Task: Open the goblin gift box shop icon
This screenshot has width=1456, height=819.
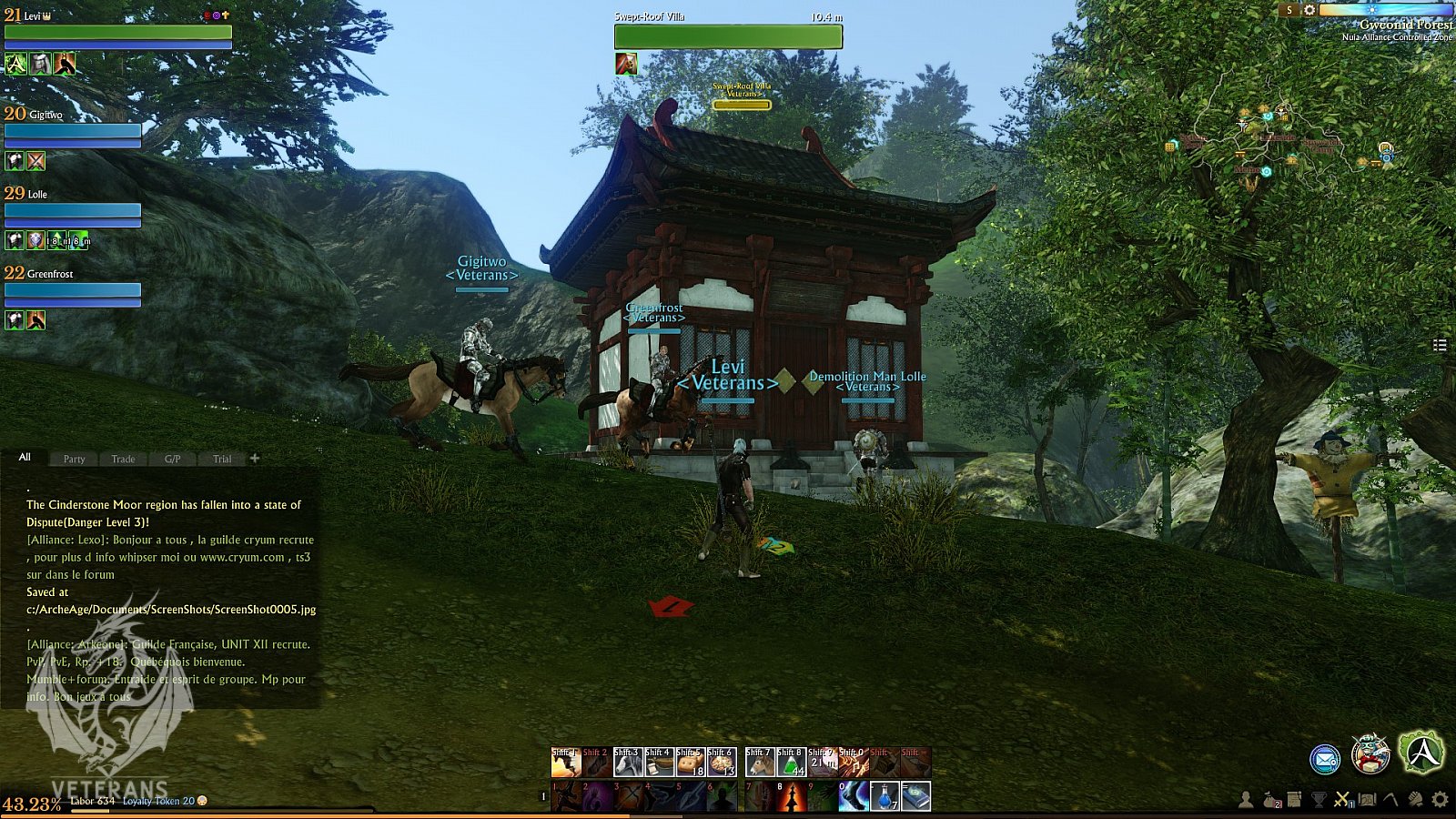Action: [1370, 753]
